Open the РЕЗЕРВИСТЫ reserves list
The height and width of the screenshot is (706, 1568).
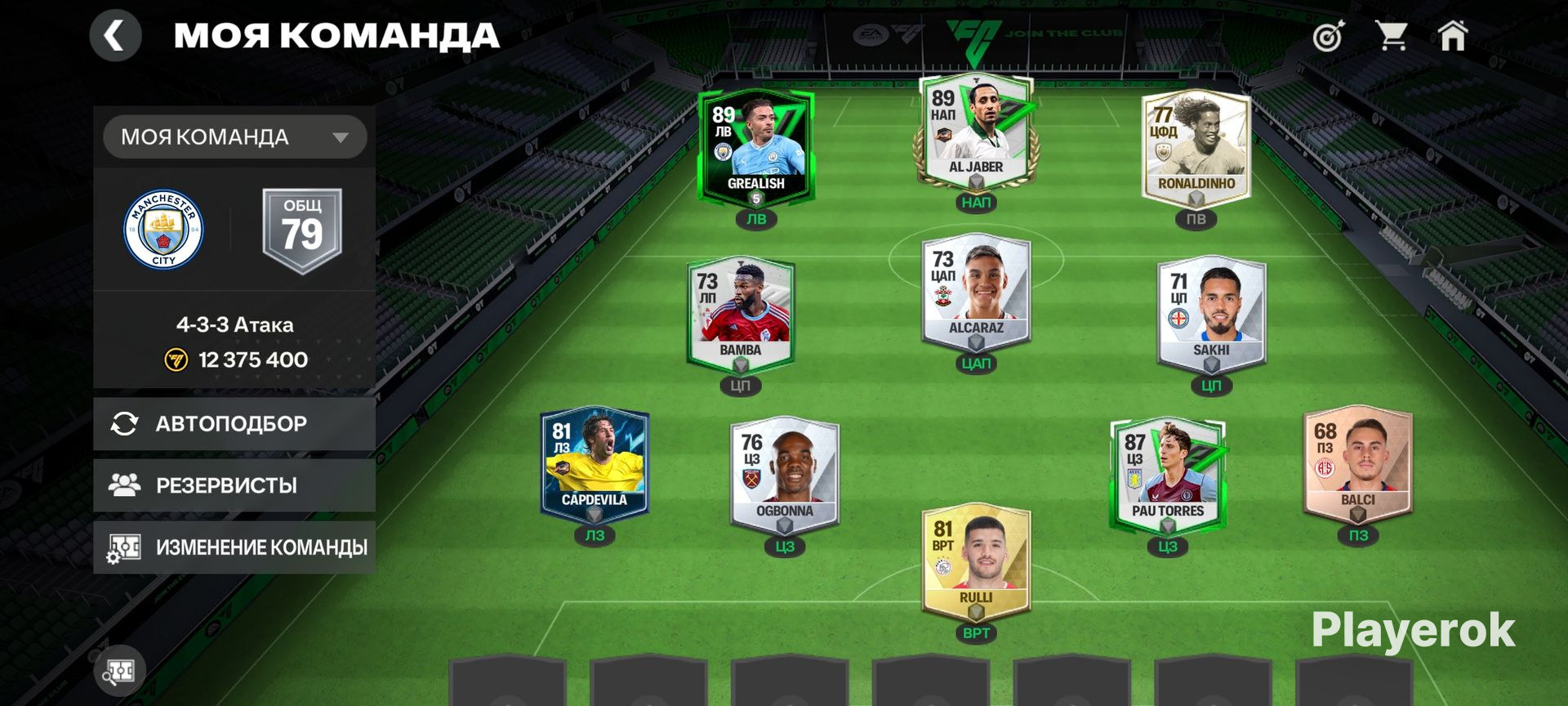click(234, 485)
